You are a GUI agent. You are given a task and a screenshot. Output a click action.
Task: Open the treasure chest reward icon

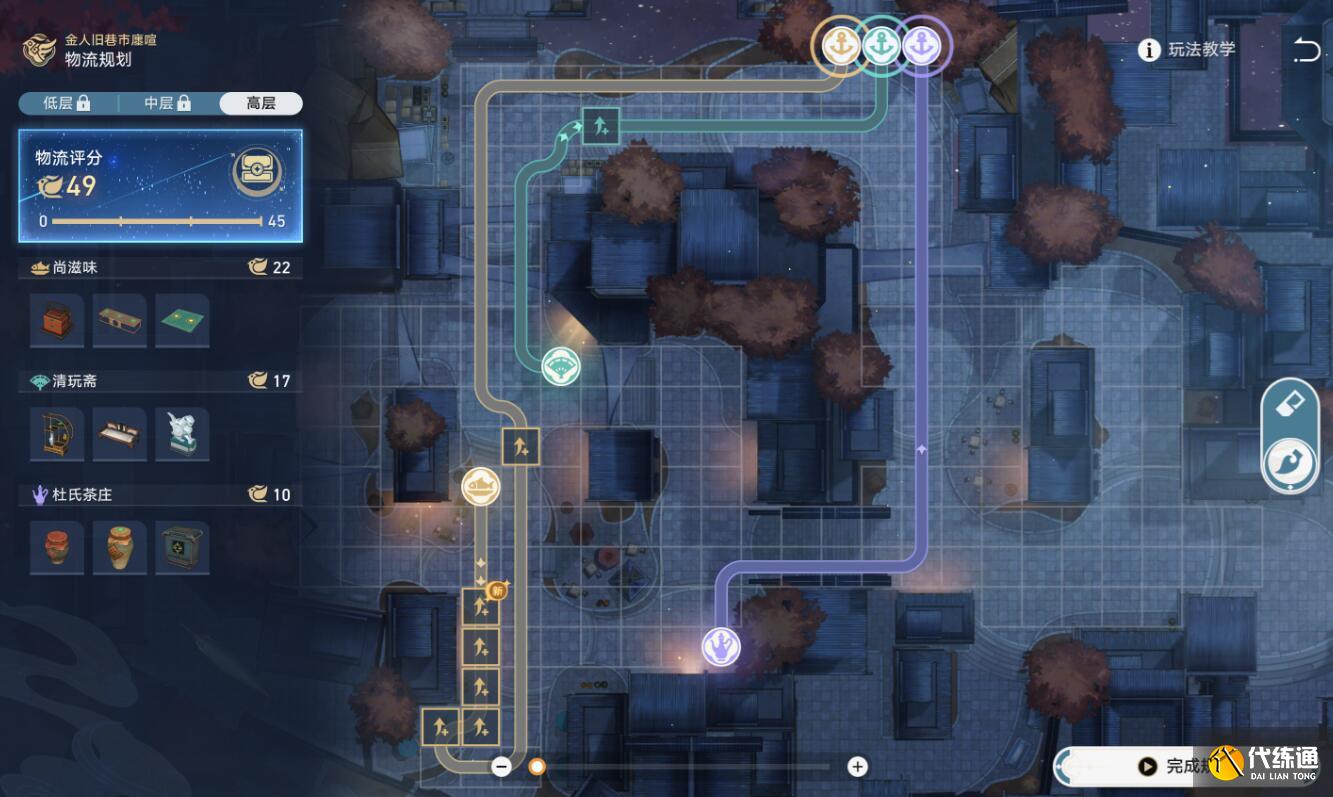257,173
